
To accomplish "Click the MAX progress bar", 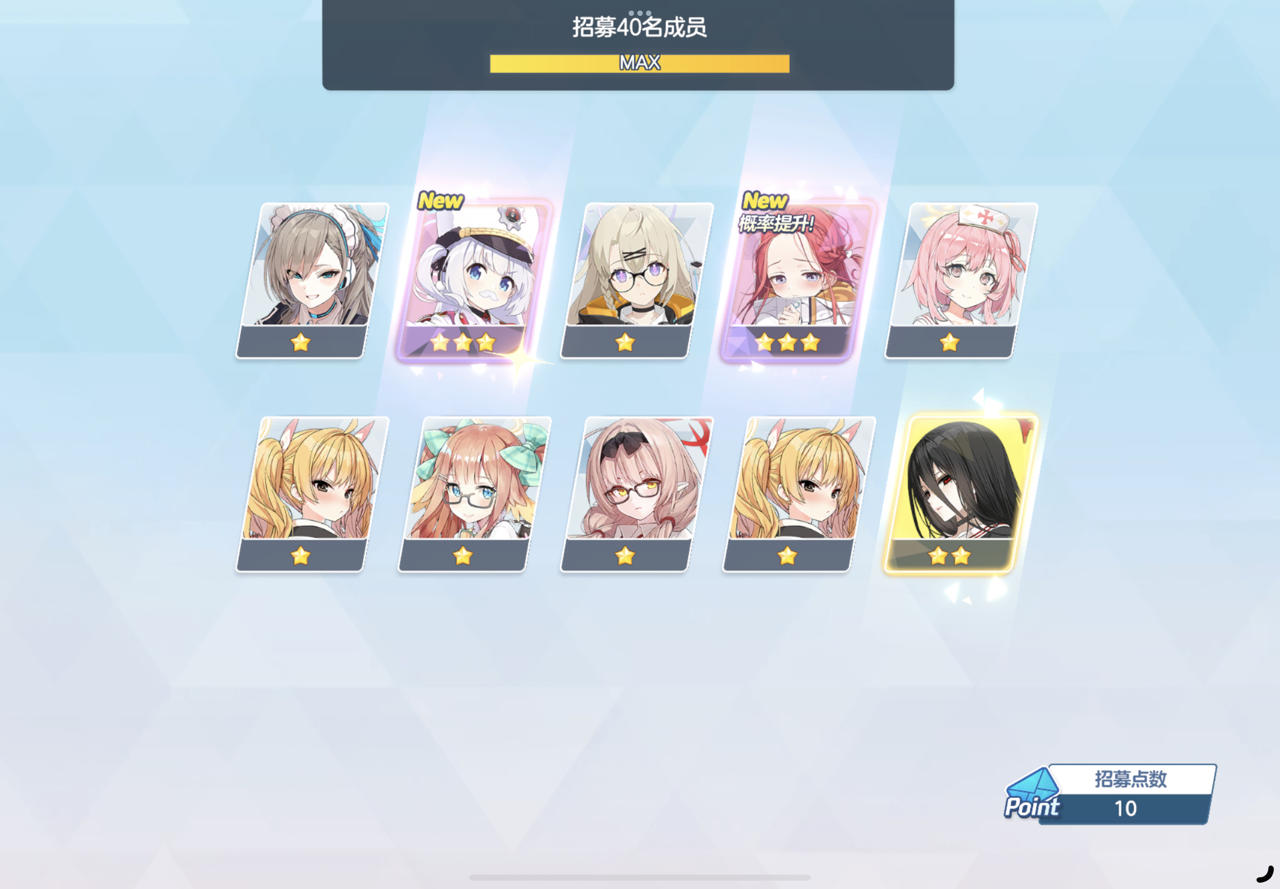I will click(x=640, y=63).
